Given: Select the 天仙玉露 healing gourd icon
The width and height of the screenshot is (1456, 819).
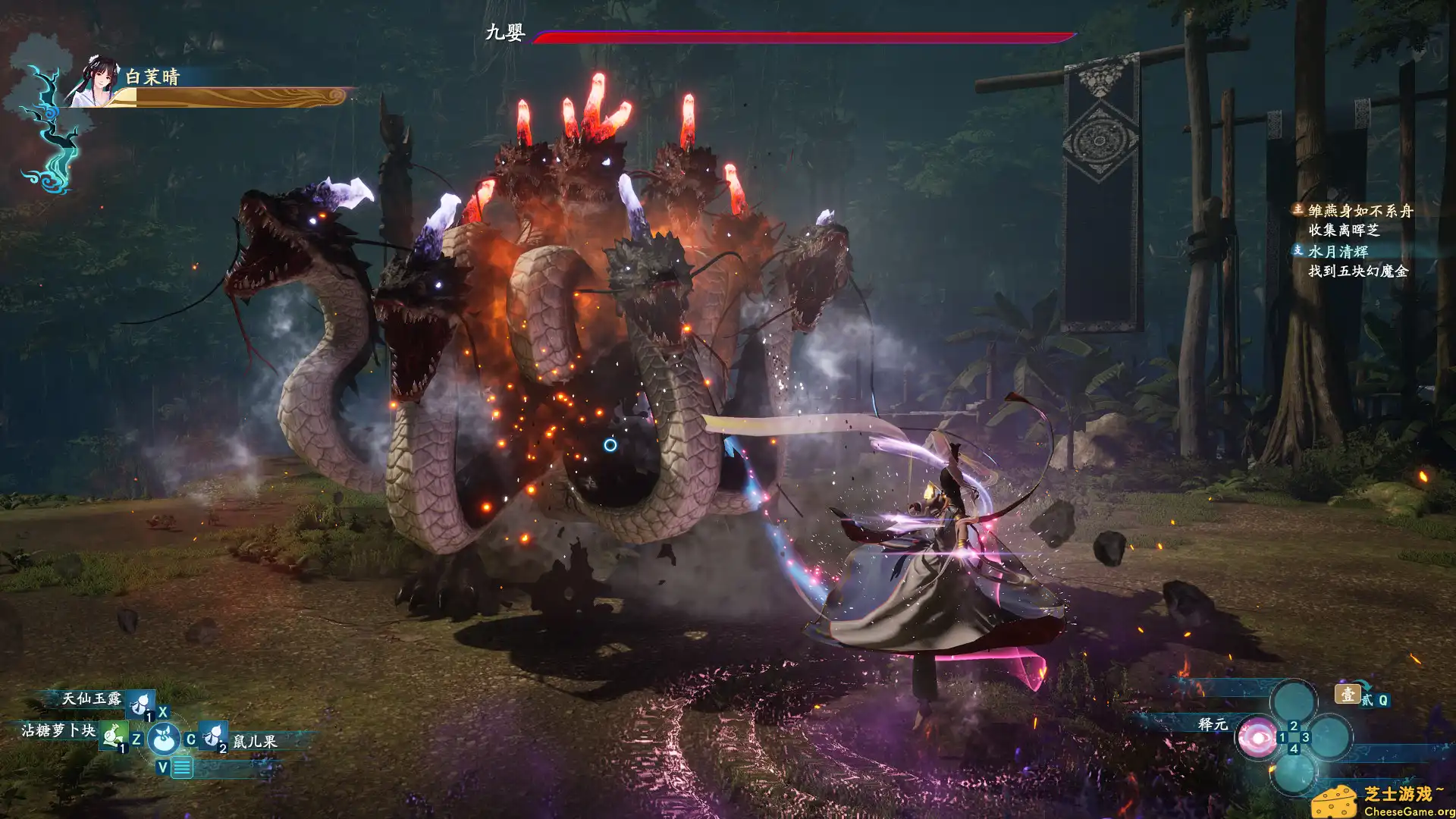Looking at the screenshot, I should [x=140, y=704].
